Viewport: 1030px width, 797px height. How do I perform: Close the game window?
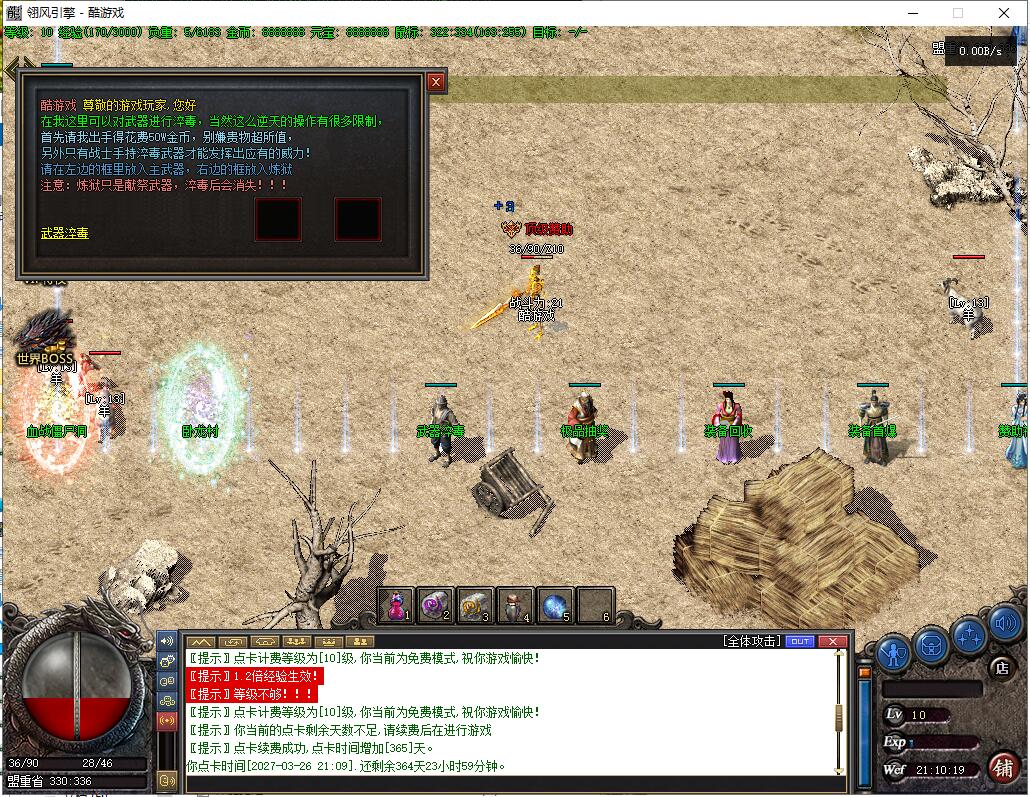pos(1004,13)
